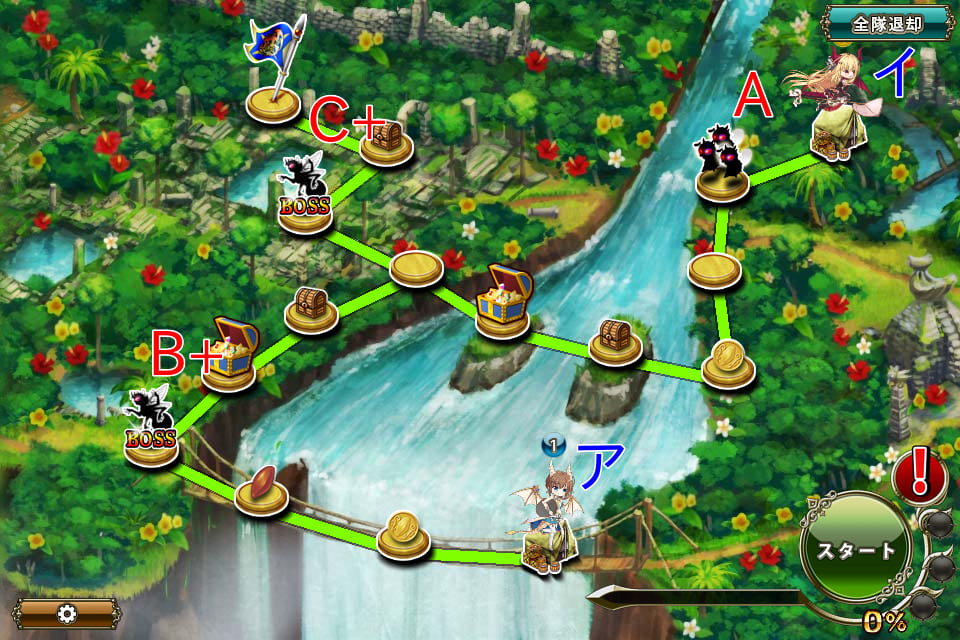Image resolution: width=960 pixels, height=640 pixels.
Task: Select the winged squad unit marked ア
Action: click(x=546, y=522)
